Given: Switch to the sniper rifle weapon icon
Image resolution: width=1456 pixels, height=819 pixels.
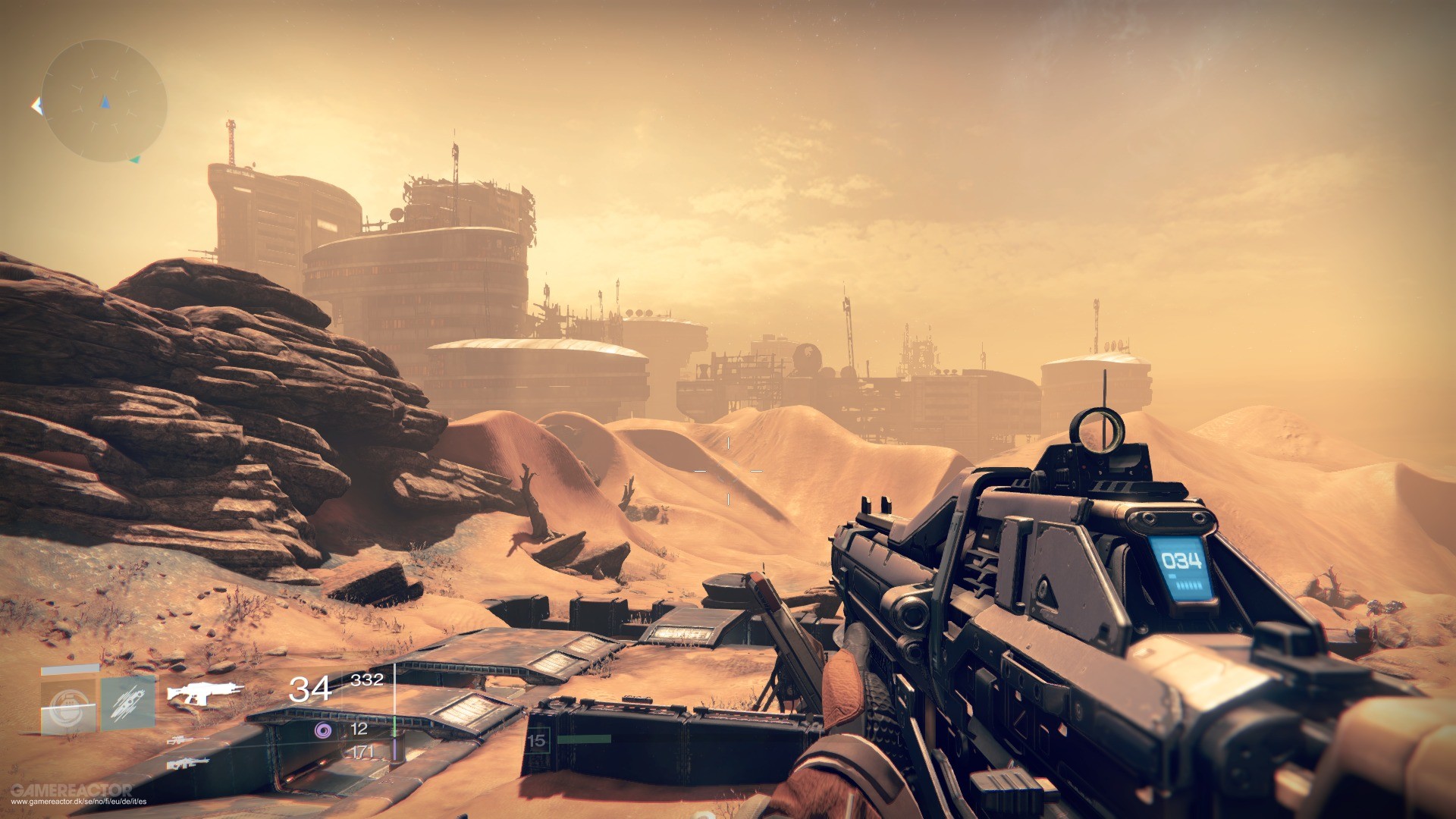Looking at the screenshot, I should coord(183,739).
